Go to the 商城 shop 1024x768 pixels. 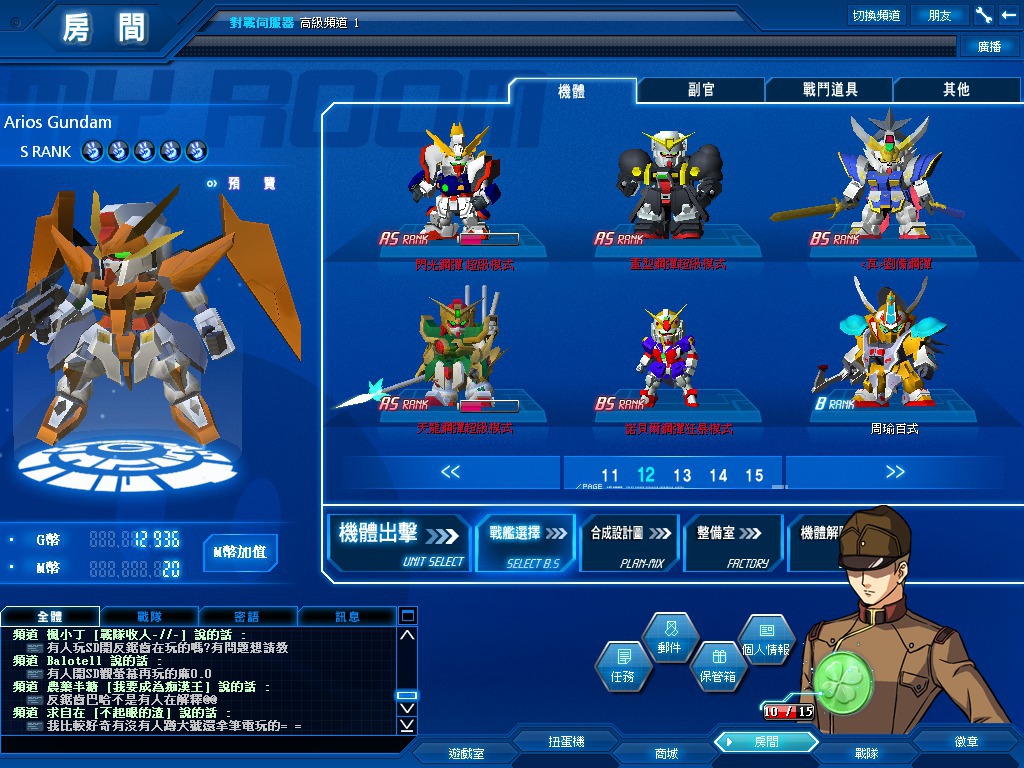(x=666, y=753)
